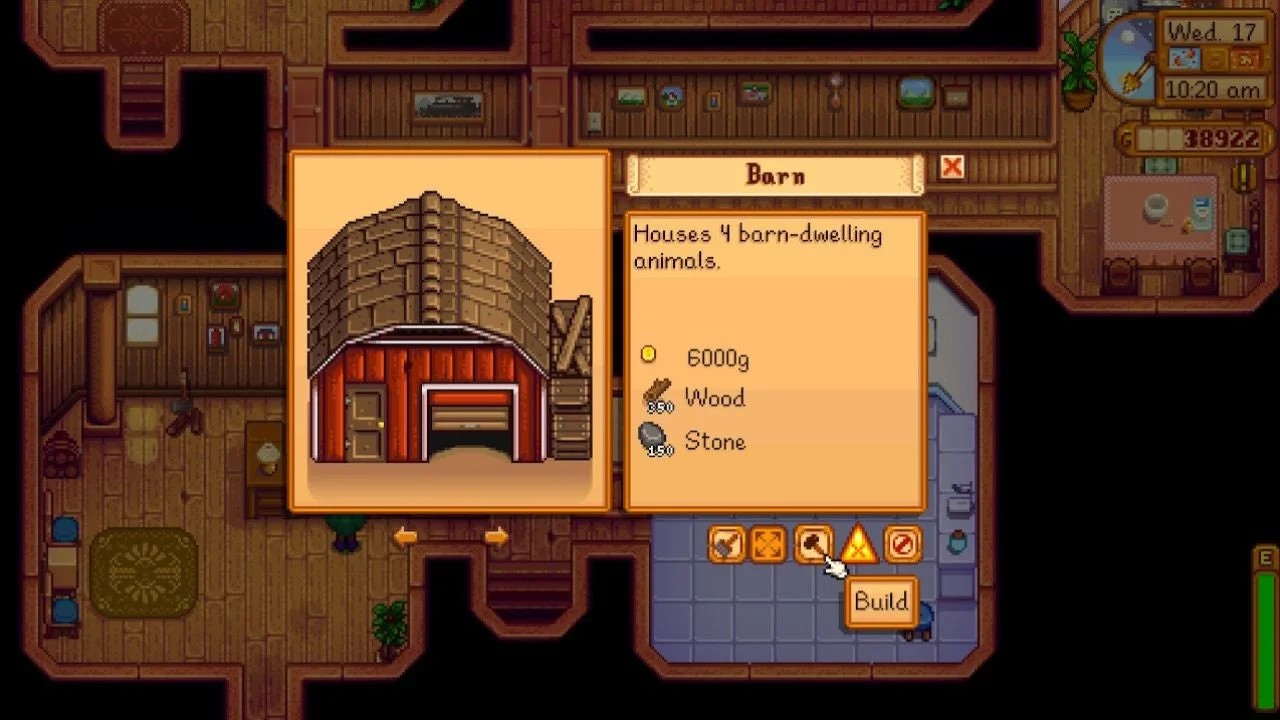Select the Build hammer icon
Viewport: 1280px width, 720px height.
(x=813, y=545)
